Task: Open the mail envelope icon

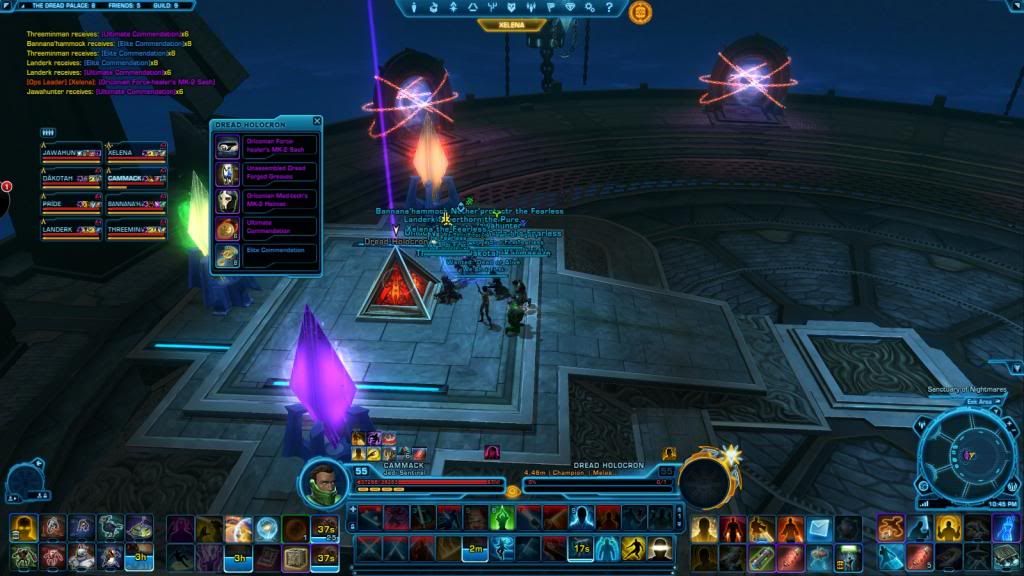Action: click(820, 527)
